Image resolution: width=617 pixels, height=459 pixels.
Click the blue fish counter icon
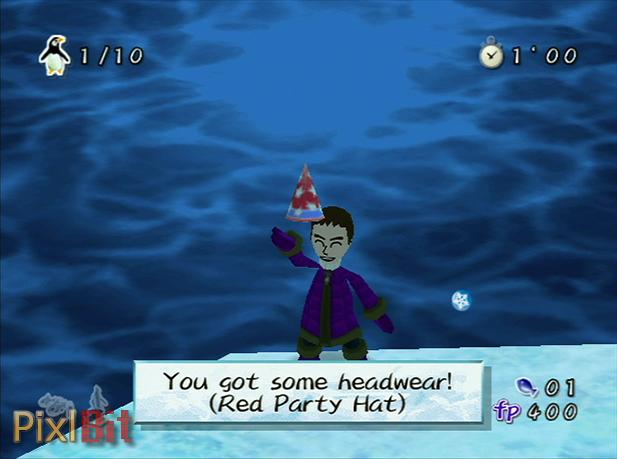pos(524,387)
